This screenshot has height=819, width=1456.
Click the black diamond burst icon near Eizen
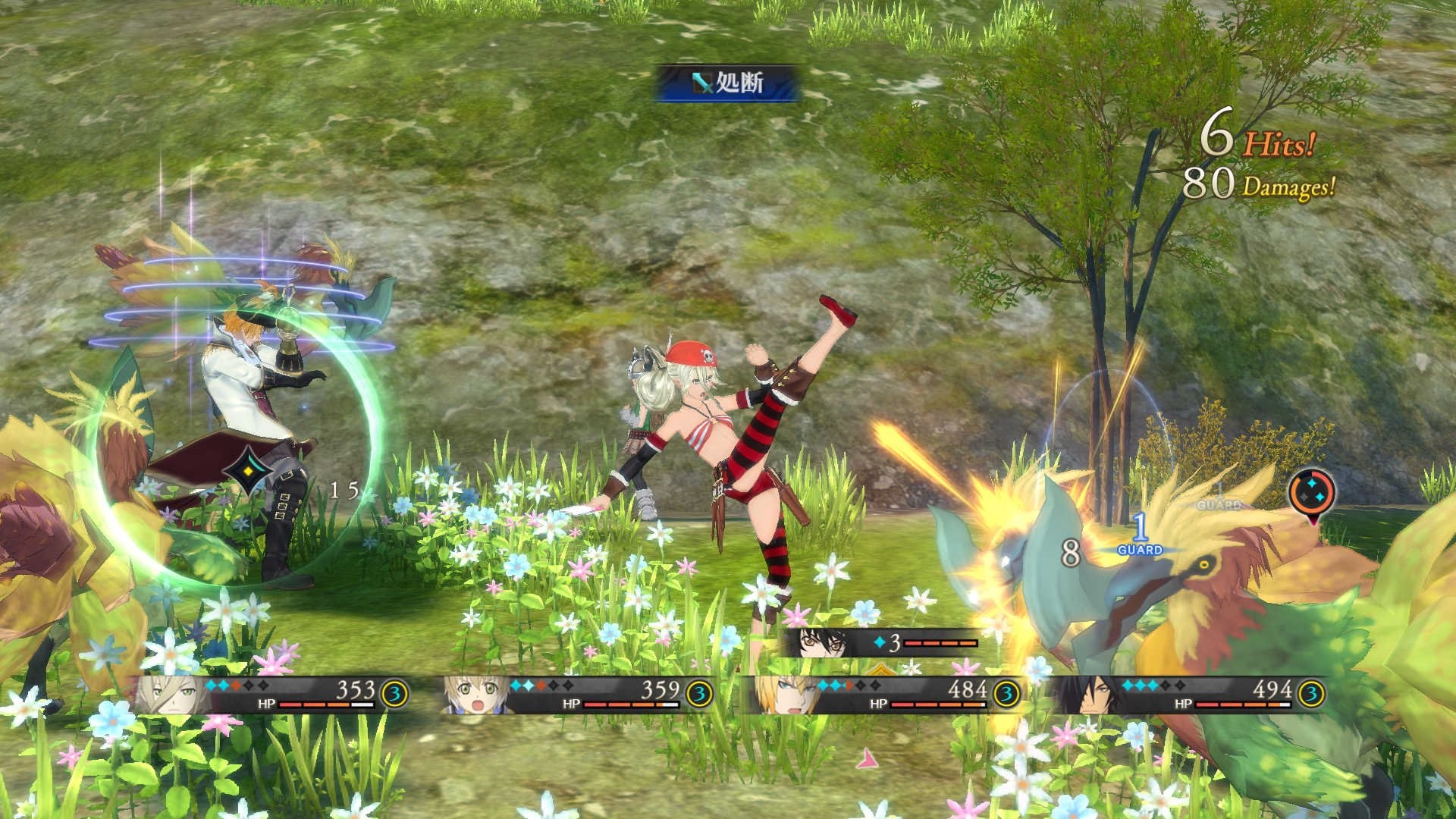click(x=246, y=472)
